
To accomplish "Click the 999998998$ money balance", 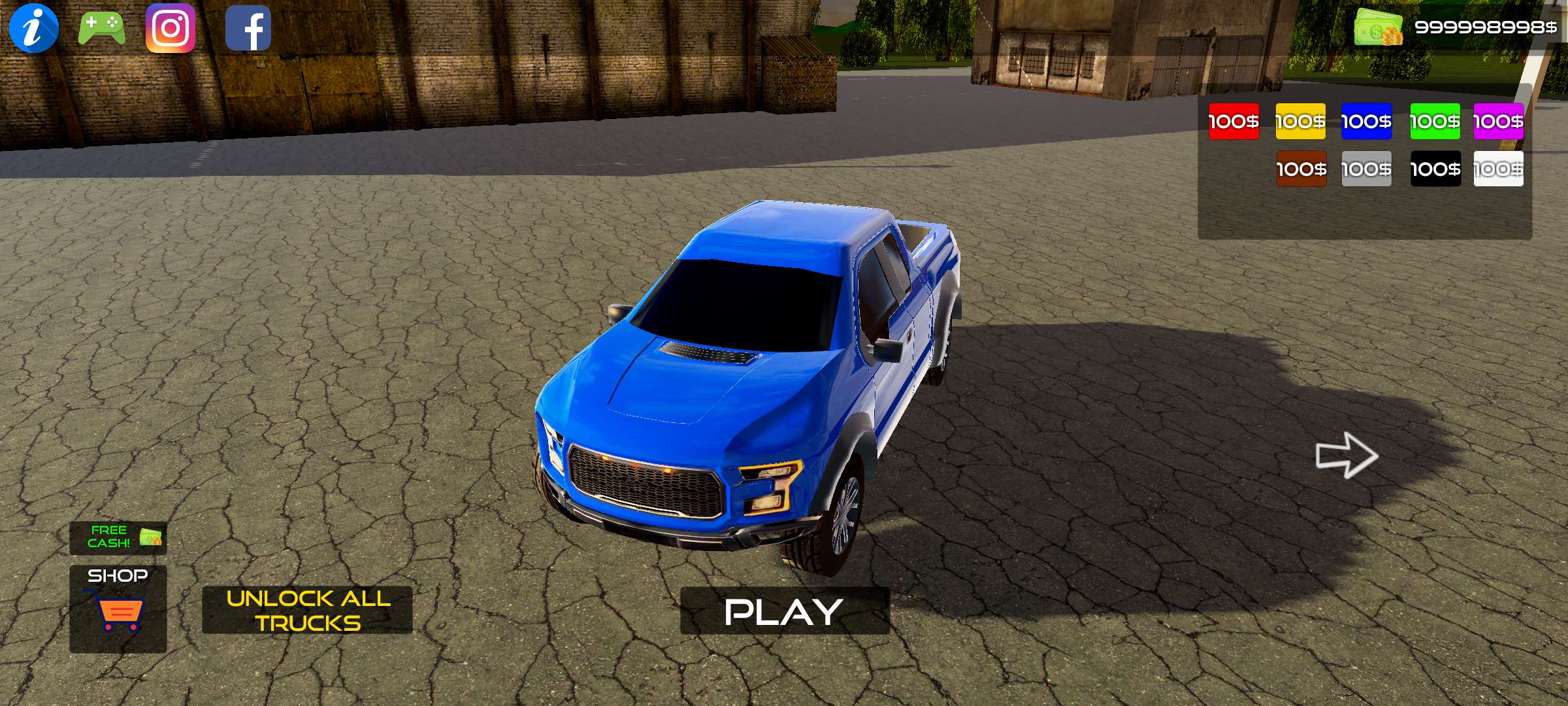I will (x=1491, y=28).
